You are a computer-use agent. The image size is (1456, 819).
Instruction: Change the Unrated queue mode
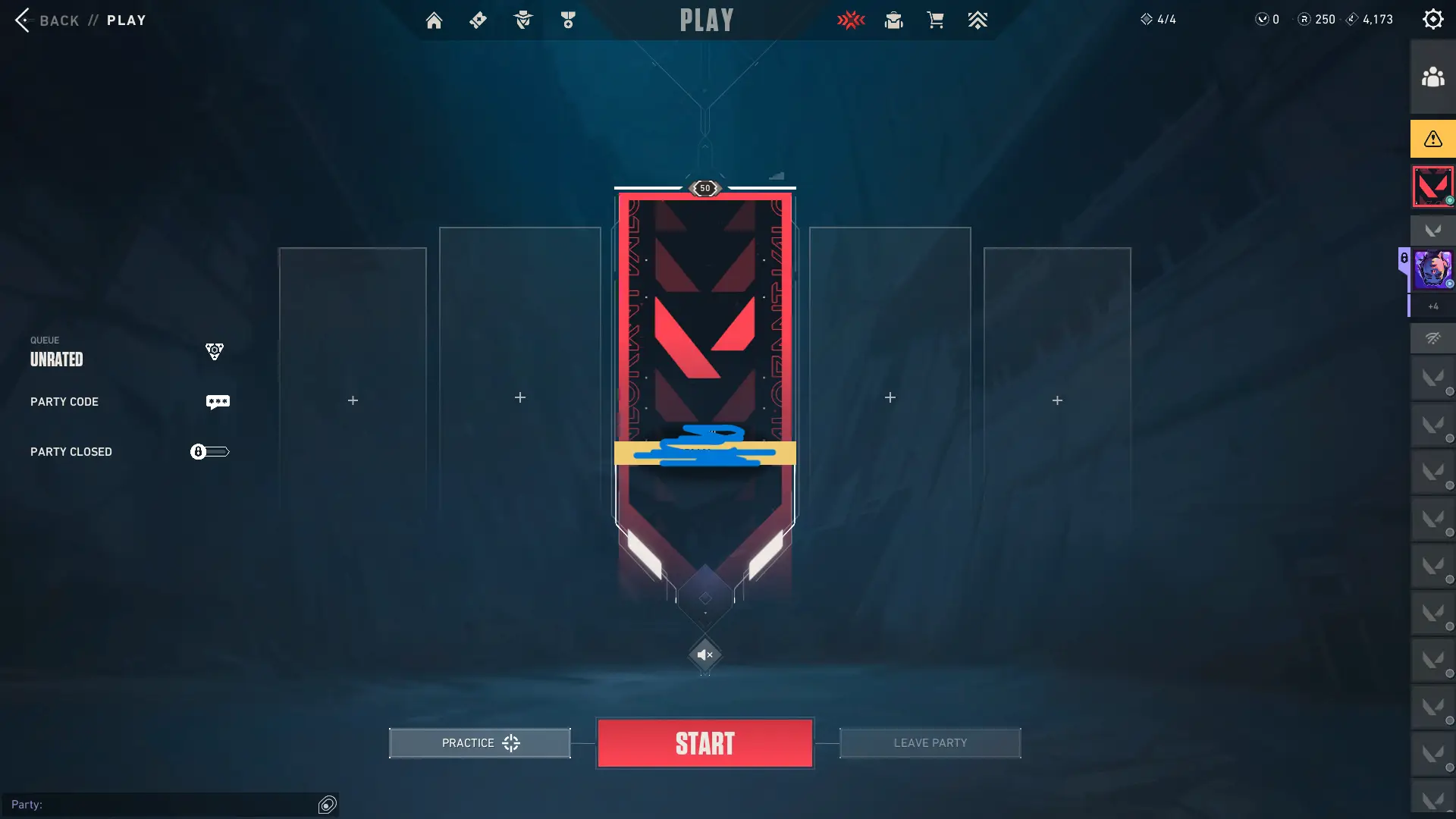click(214, 352)
